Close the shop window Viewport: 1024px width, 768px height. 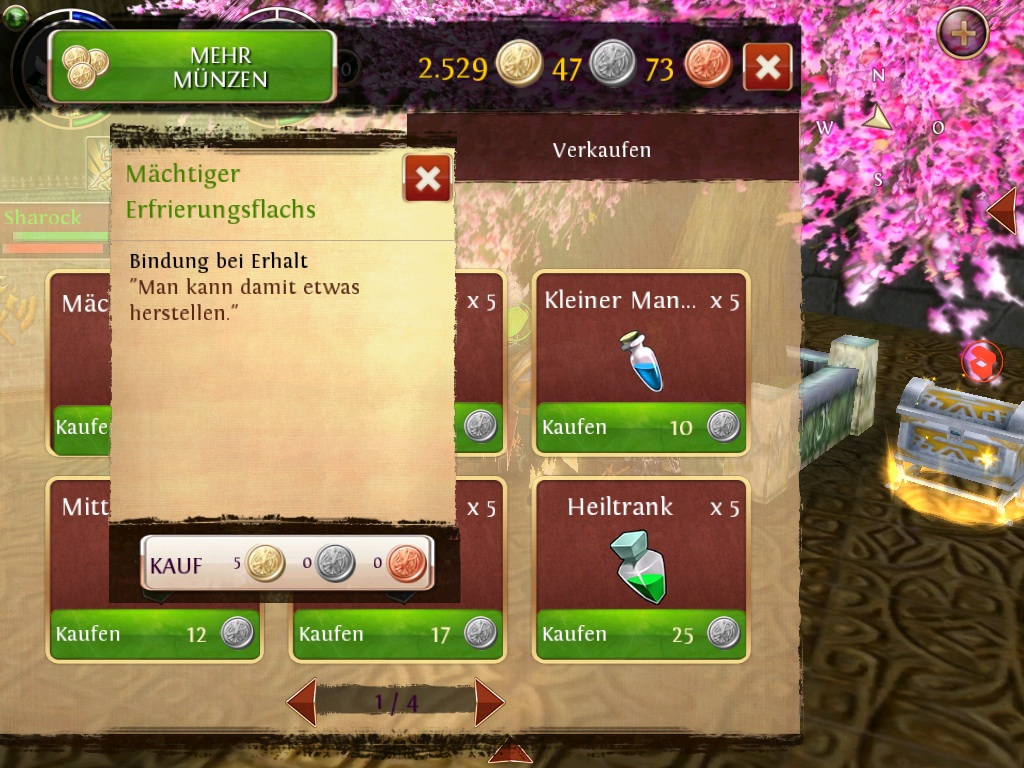tap(768, 68)
